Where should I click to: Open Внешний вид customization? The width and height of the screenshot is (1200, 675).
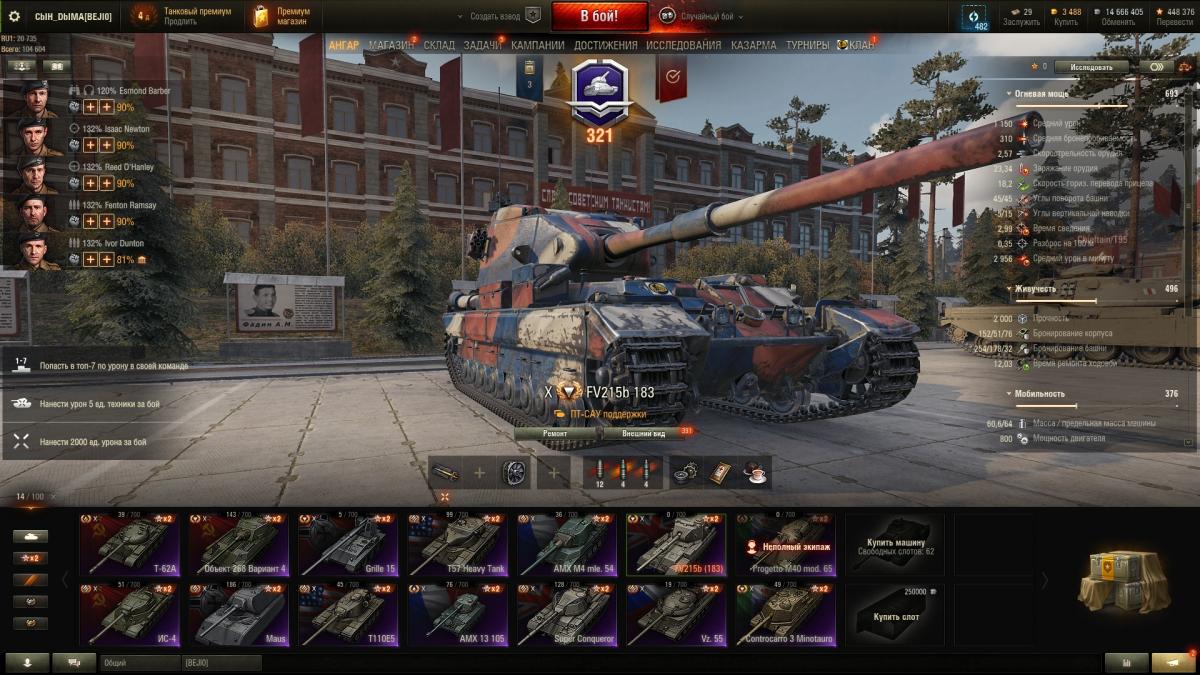[x=644, y=433]
